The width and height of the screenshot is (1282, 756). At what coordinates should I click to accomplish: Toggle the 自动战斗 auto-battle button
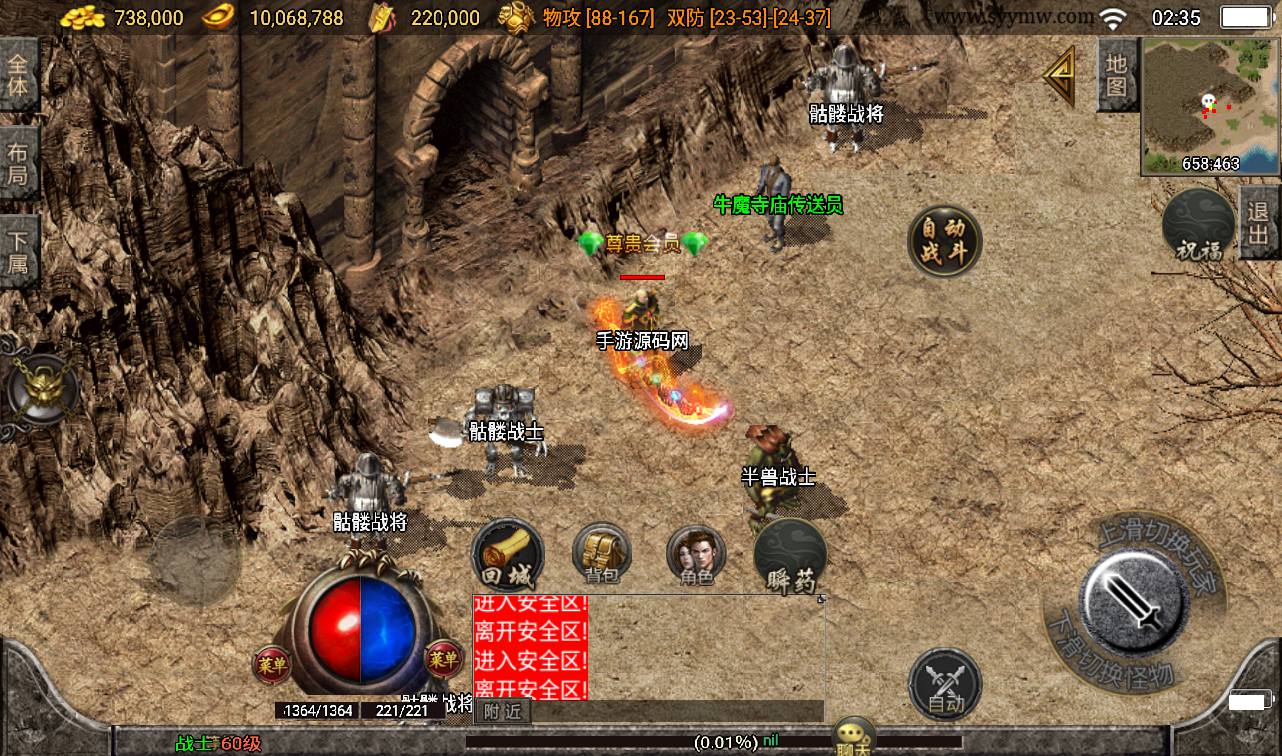[944, 241]
